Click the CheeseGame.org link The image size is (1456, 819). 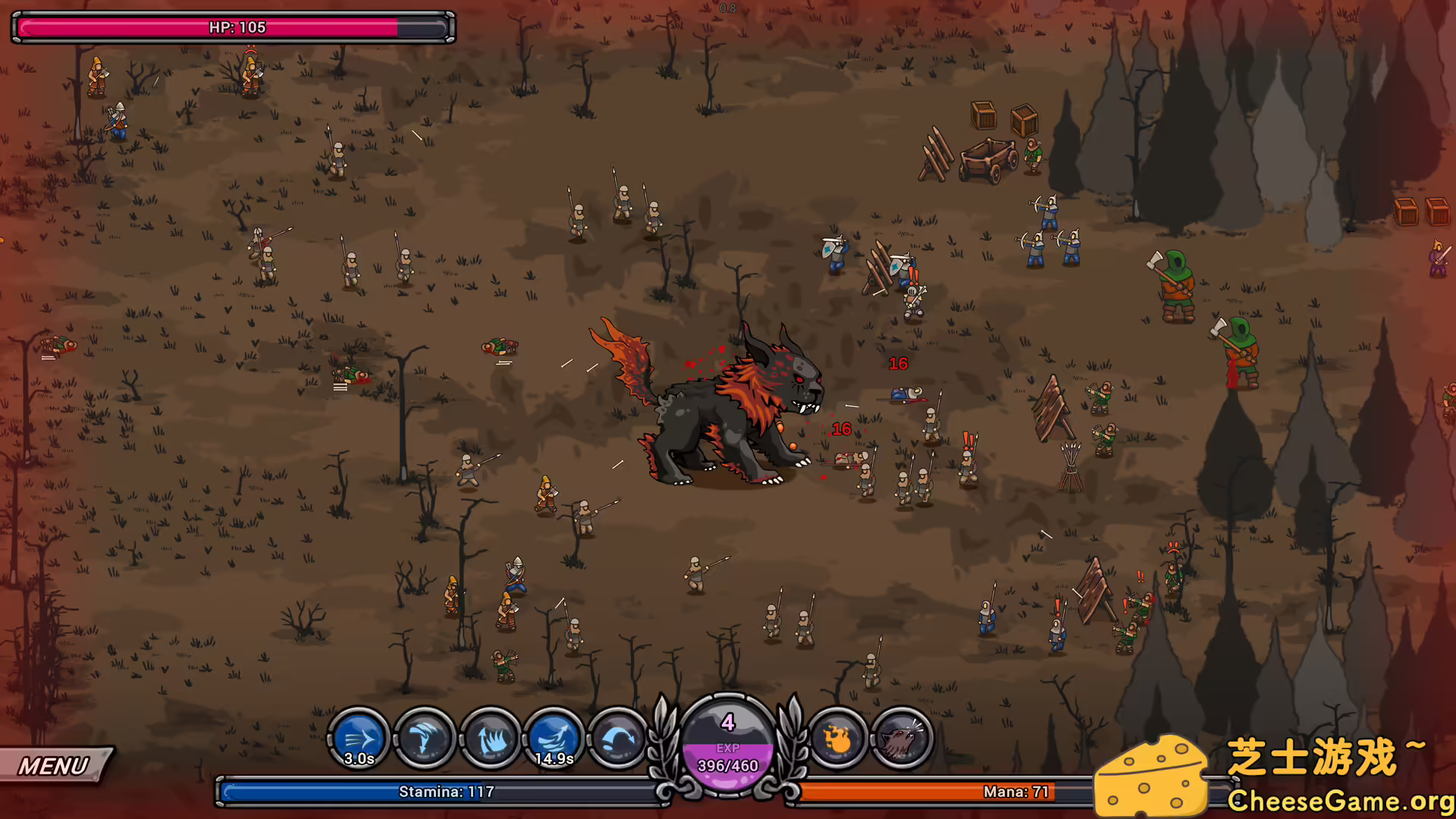(x=1332, y=799)
